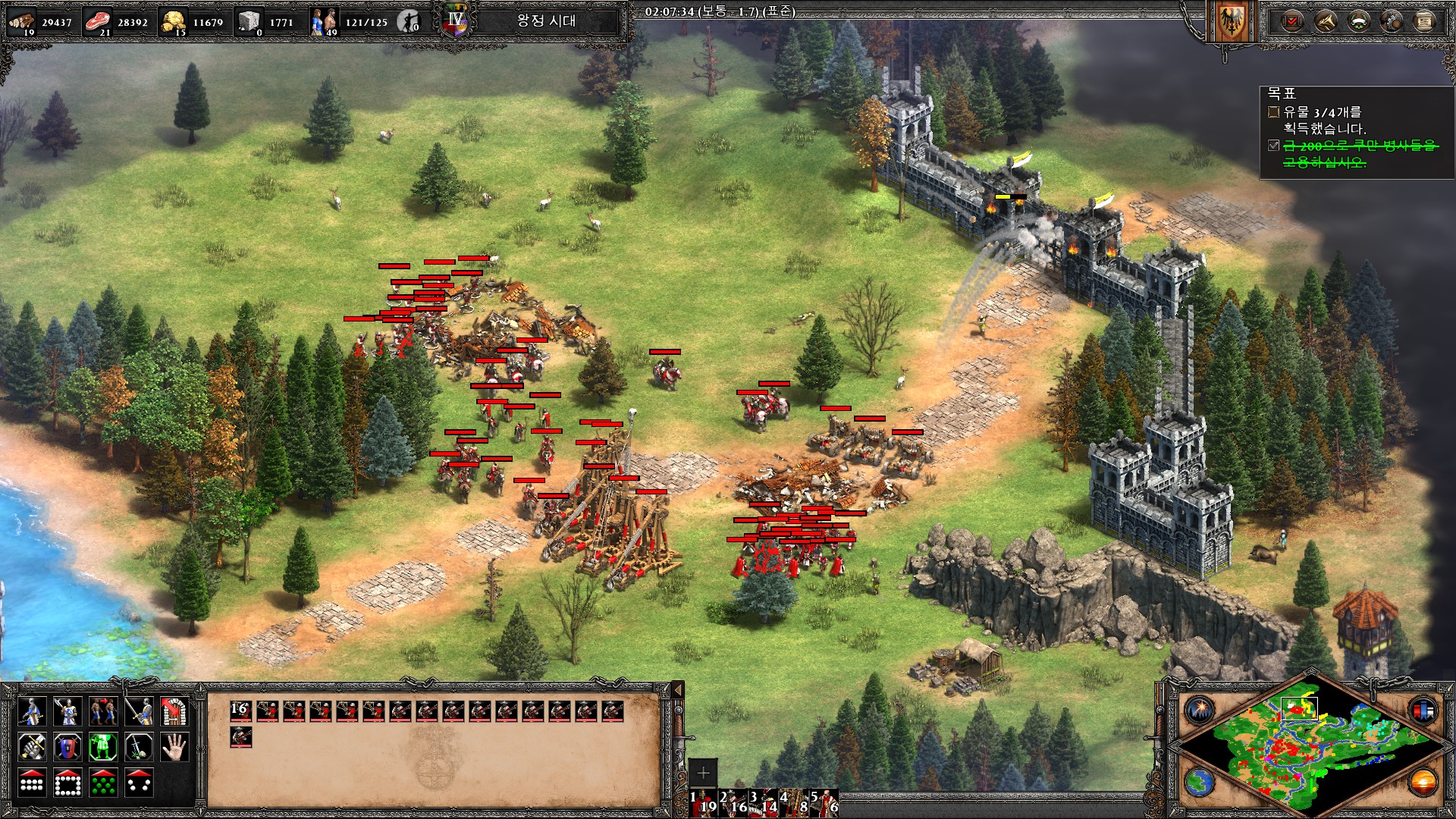
Task: Select the green staggered formation button
Action: [x=103, y=783]
